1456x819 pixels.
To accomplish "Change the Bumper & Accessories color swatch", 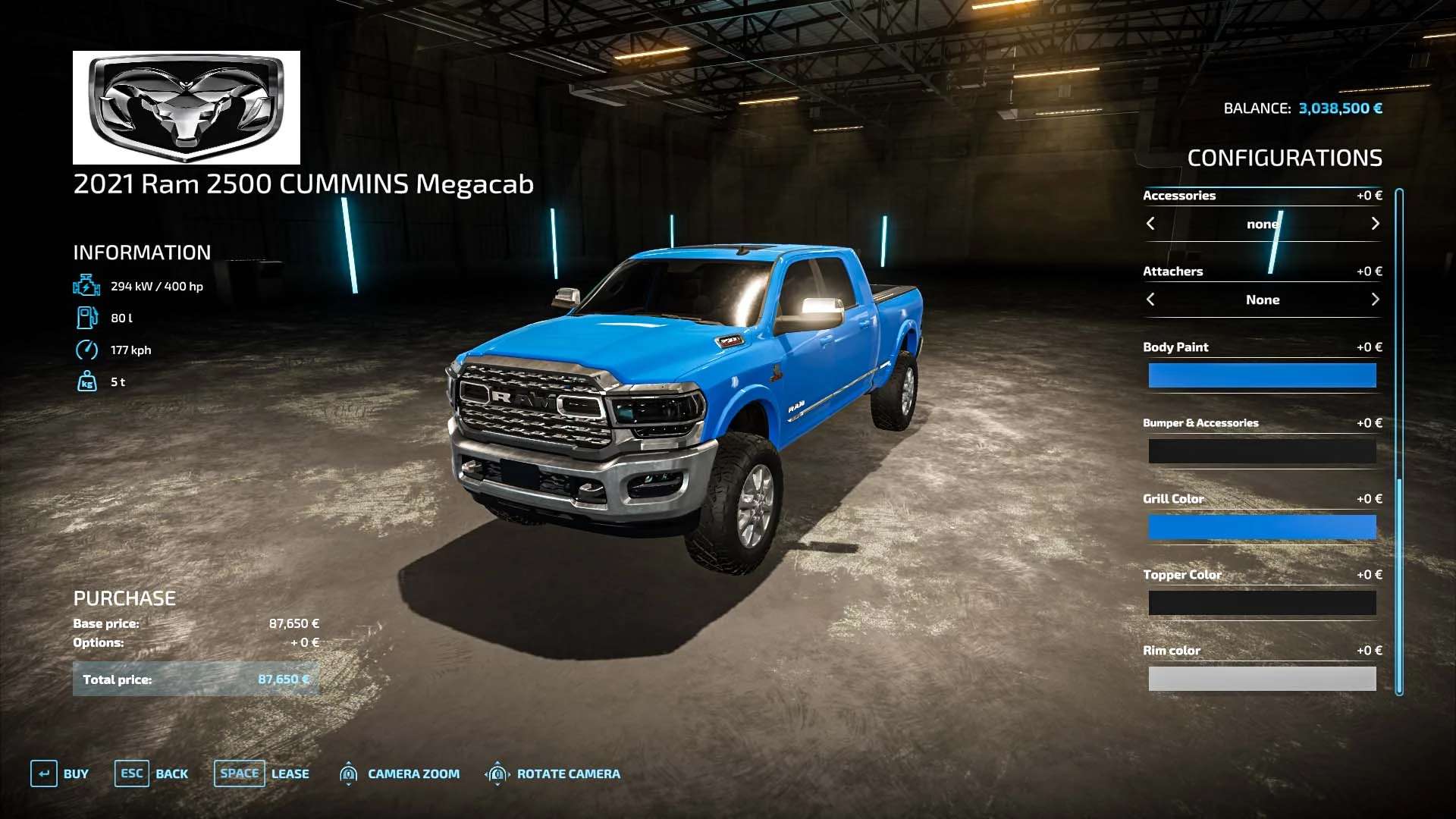I will [x=1262, y=451].
